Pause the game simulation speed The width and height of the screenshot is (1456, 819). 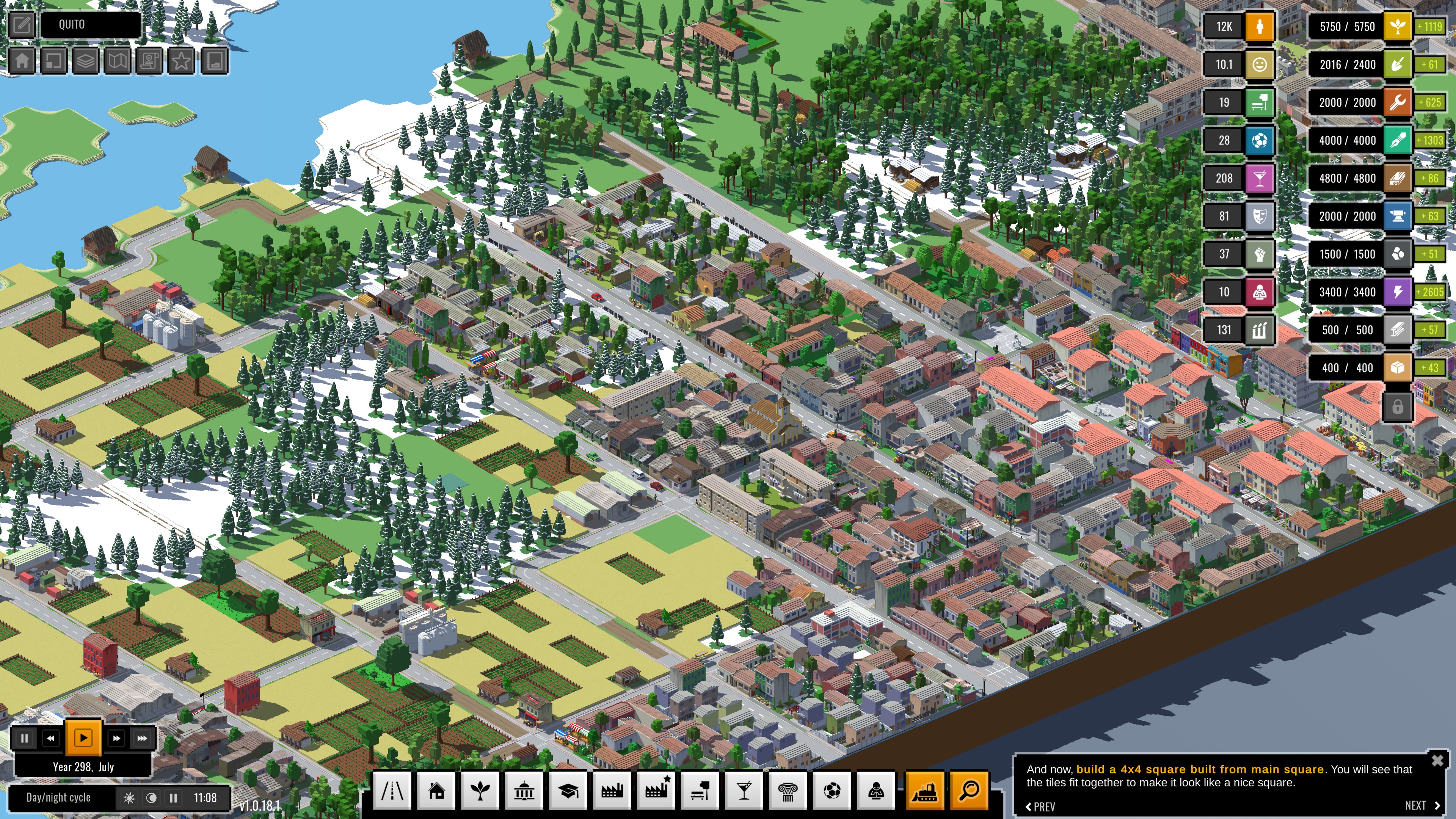[24, 738]
